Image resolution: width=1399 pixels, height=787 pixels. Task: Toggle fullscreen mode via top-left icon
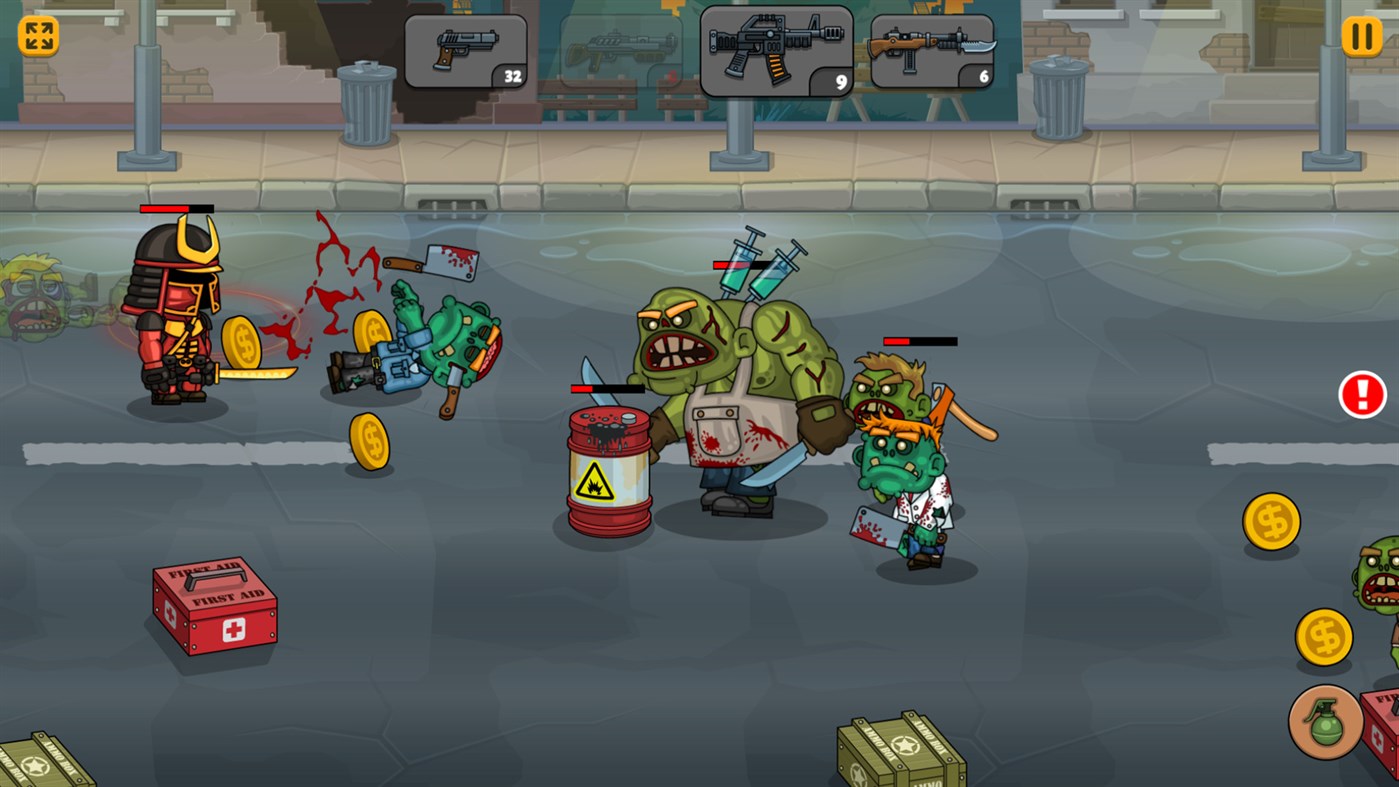point(37,37)
